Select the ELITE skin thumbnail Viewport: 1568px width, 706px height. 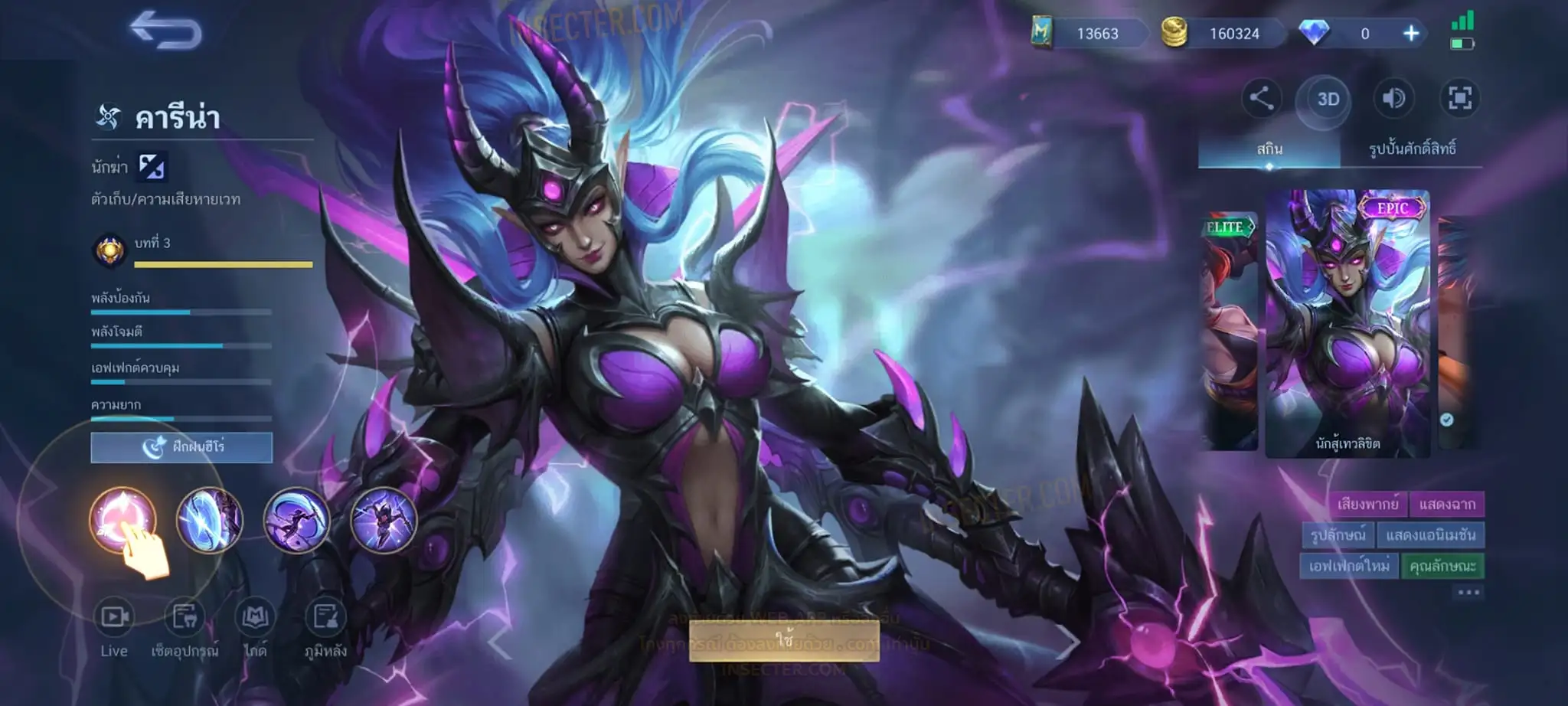(1229, 329)
